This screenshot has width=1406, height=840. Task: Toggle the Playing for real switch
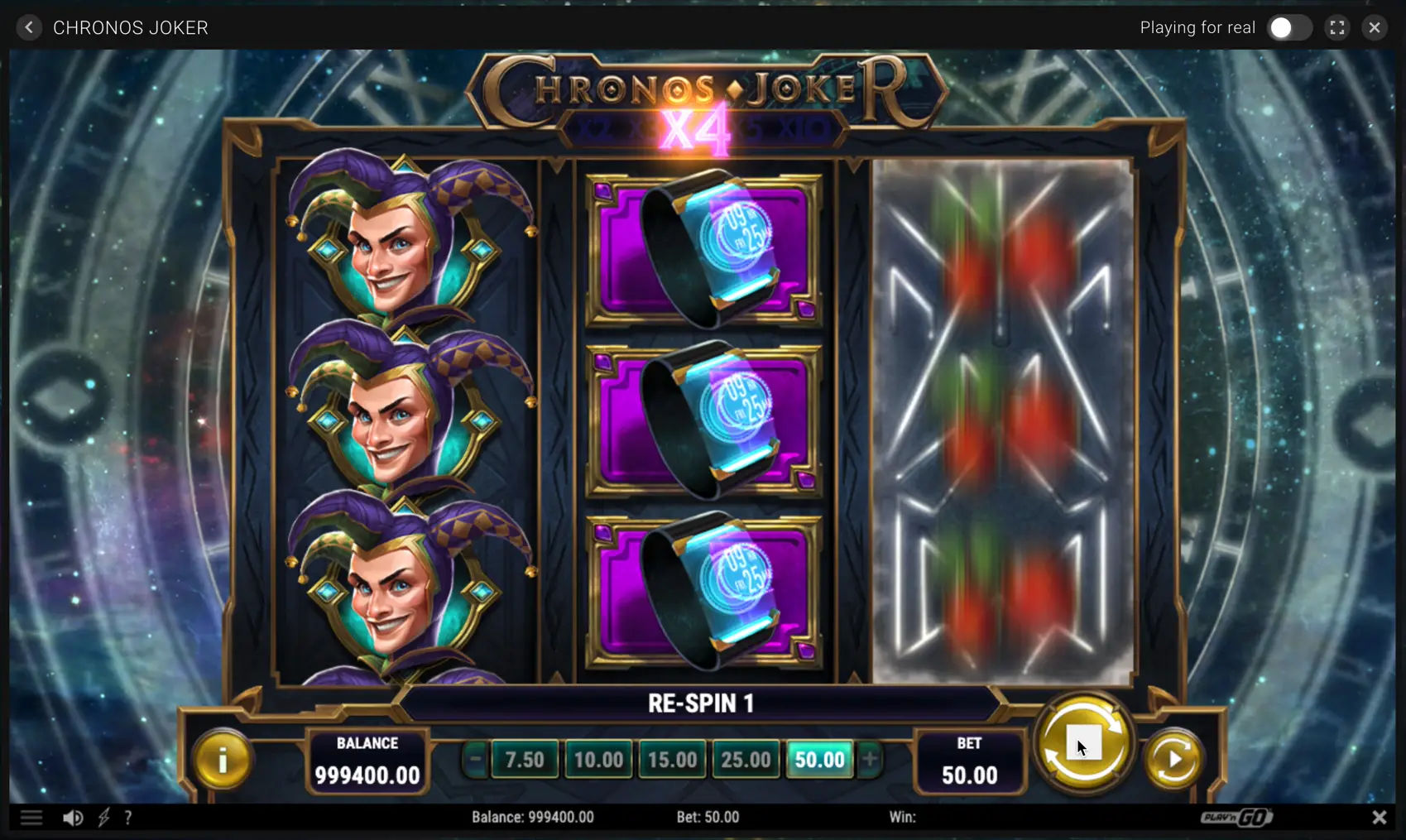1288,28
